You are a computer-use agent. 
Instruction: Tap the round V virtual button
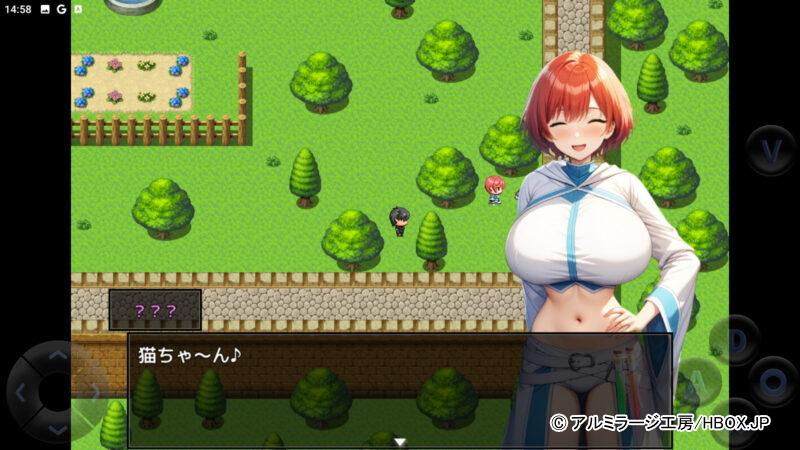[x=771, y=150]
